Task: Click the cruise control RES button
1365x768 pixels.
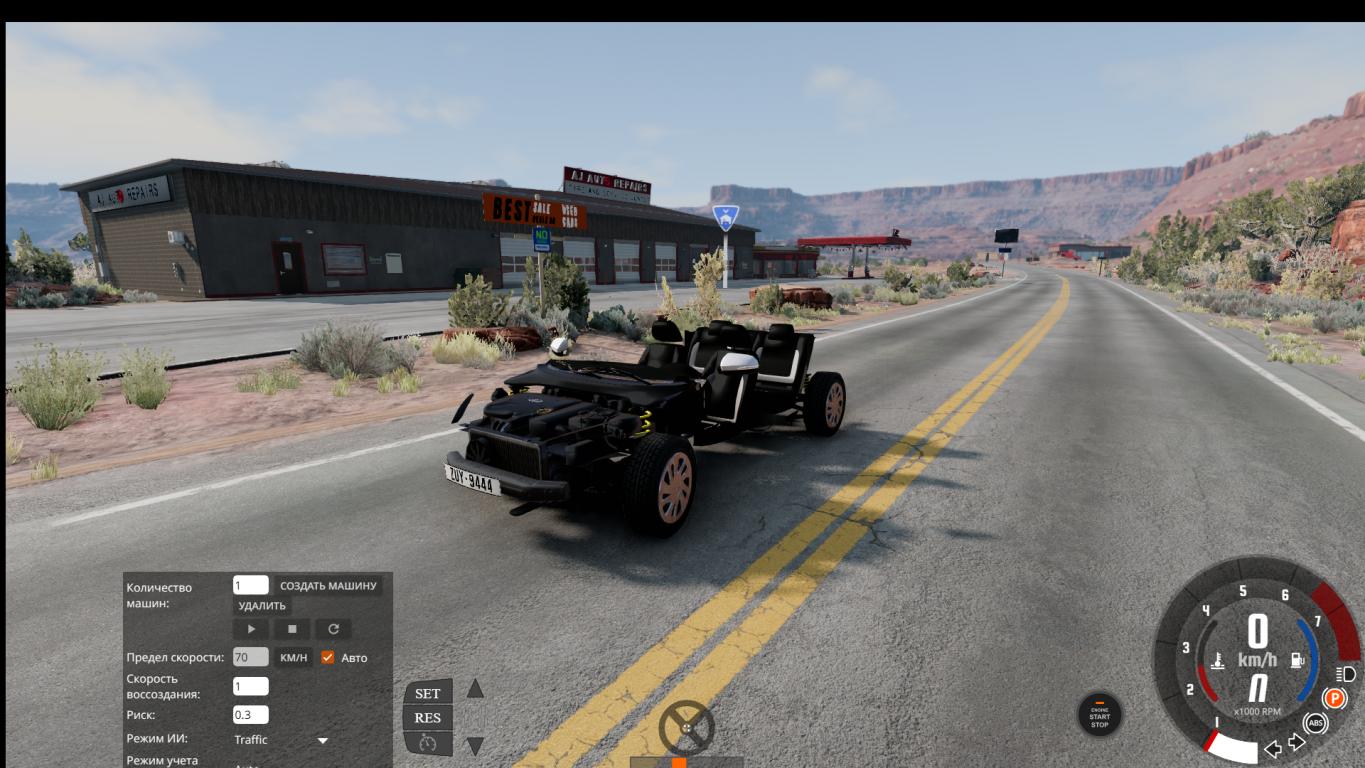Action: 428,717
